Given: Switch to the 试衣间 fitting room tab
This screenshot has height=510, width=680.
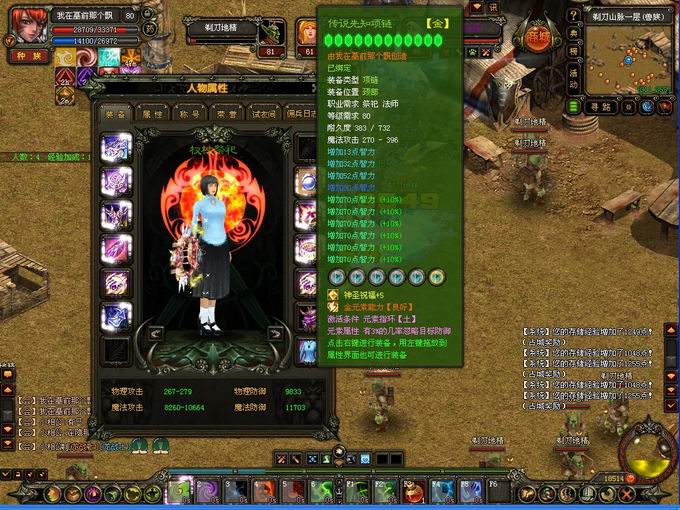Looking at the screenshot, I should [264, 114].
